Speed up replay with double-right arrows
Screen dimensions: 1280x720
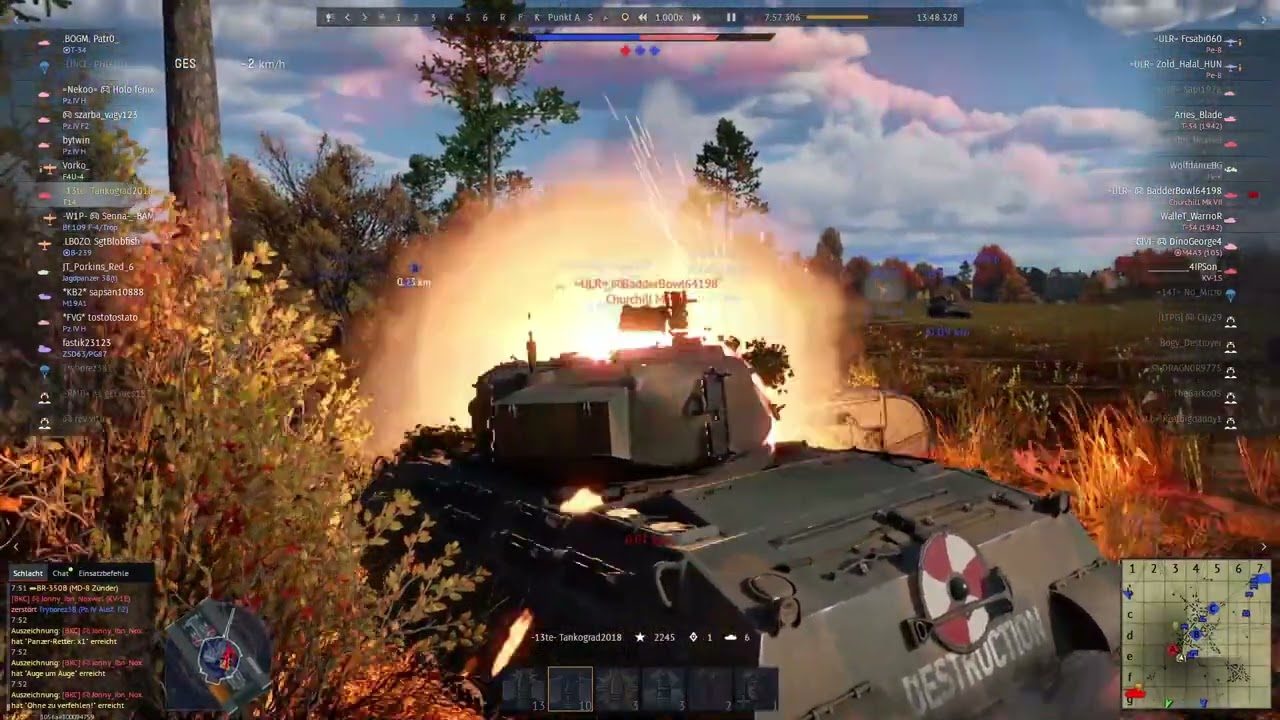[x=696, y=17]
